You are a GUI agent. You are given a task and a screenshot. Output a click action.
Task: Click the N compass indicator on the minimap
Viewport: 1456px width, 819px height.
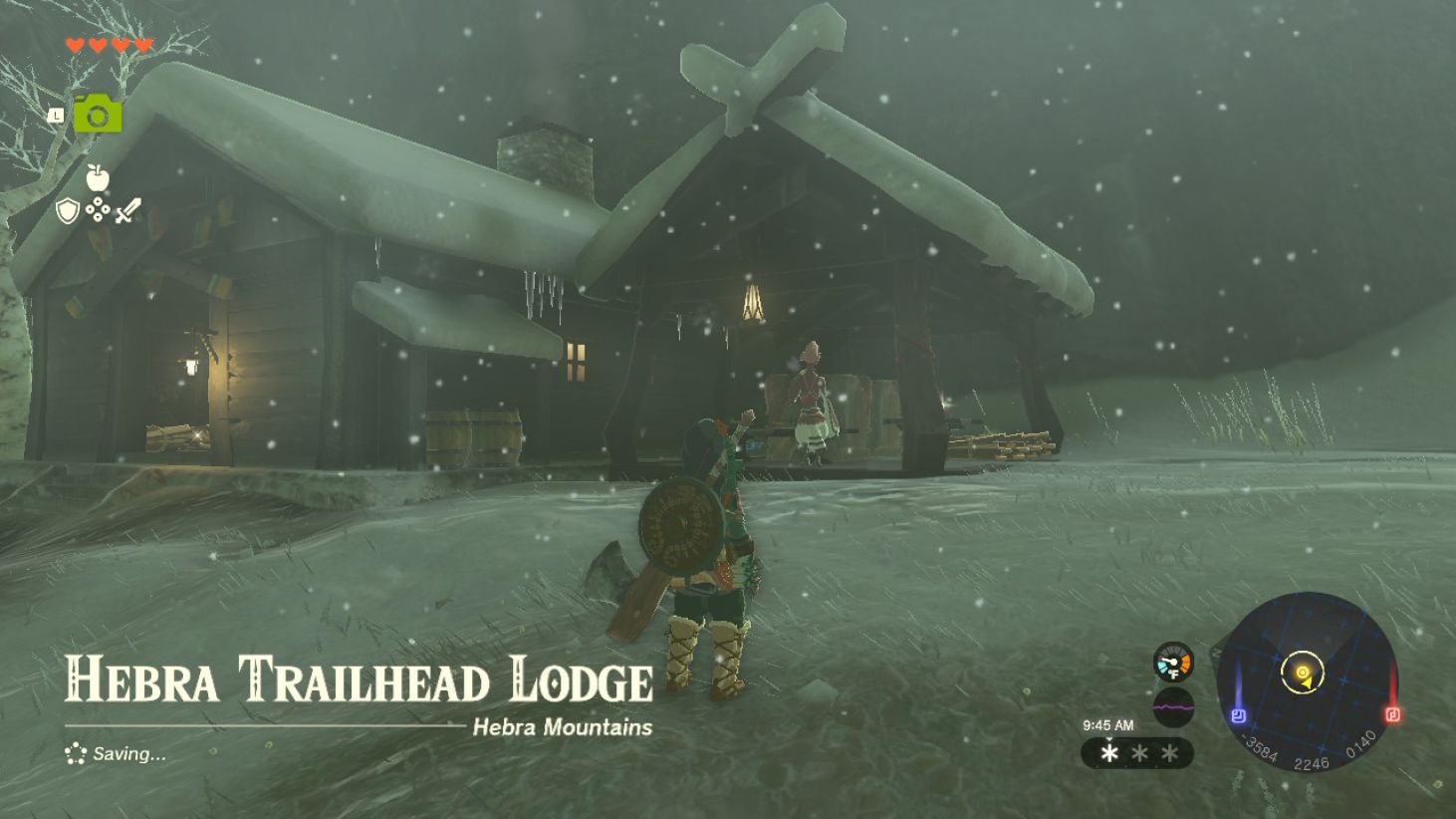[x=1216, y=653]
